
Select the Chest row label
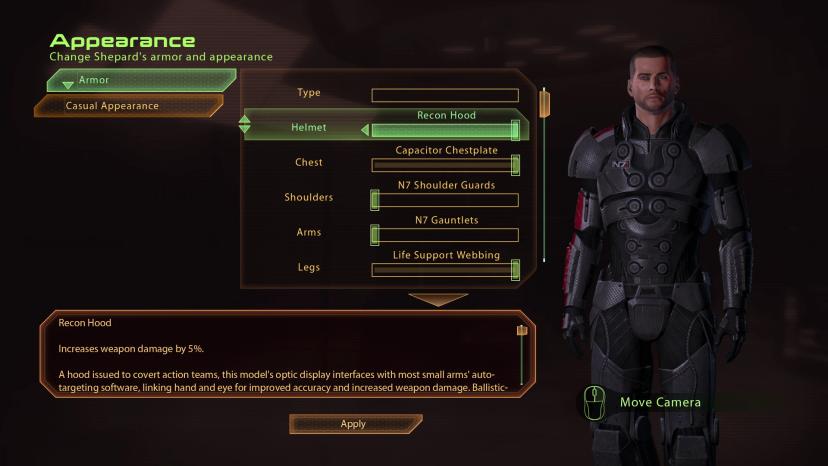(309, 162)
